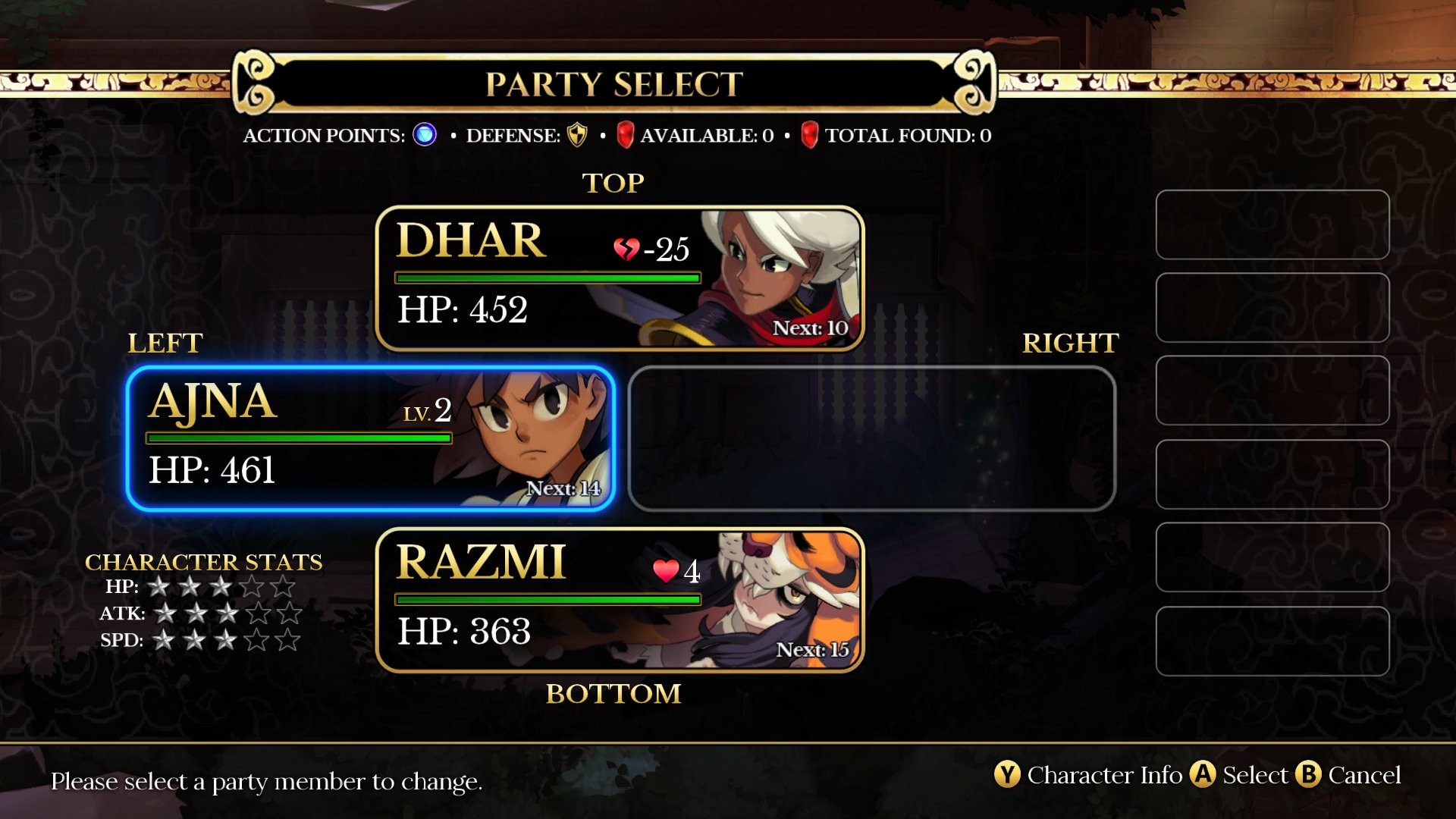Choose Ajna's highlighted party card
The width and height of the screenshot is (1456, 819).
pos(370,438)
